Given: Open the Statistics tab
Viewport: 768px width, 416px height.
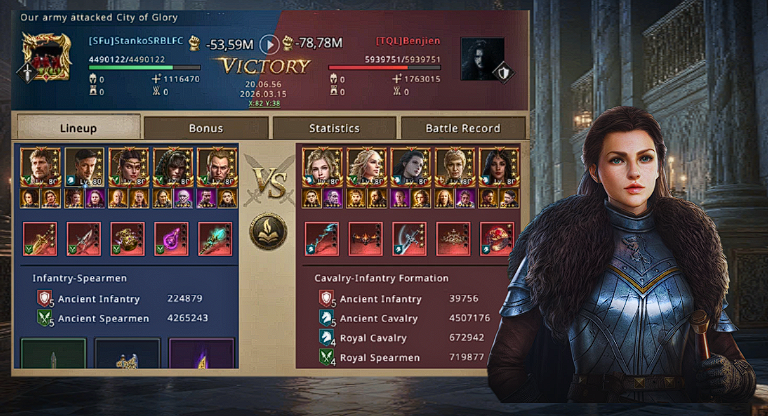Looking at the screenshot, I should coord(334,128).
